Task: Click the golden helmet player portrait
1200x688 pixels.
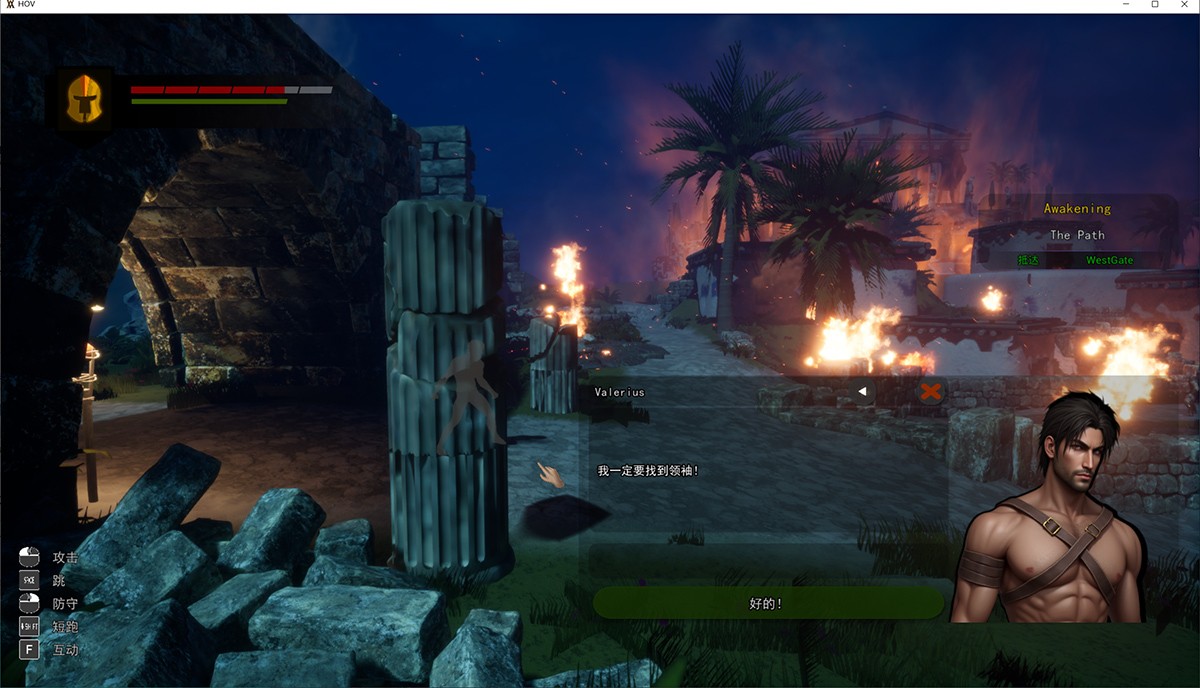Action: coord(85,98)
